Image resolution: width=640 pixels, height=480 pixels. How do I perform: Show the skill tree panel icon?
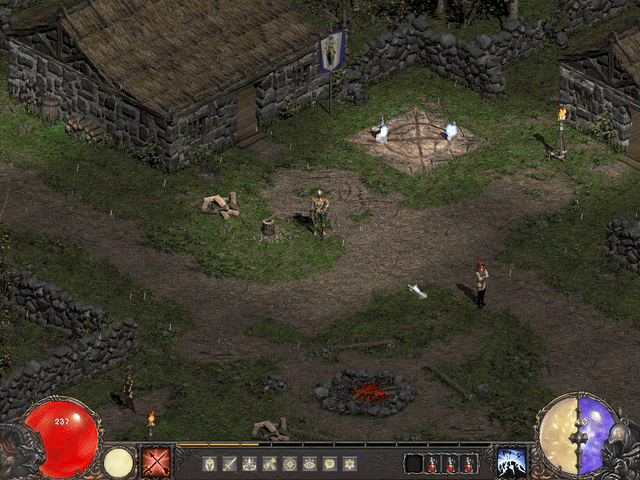[249, 464]
